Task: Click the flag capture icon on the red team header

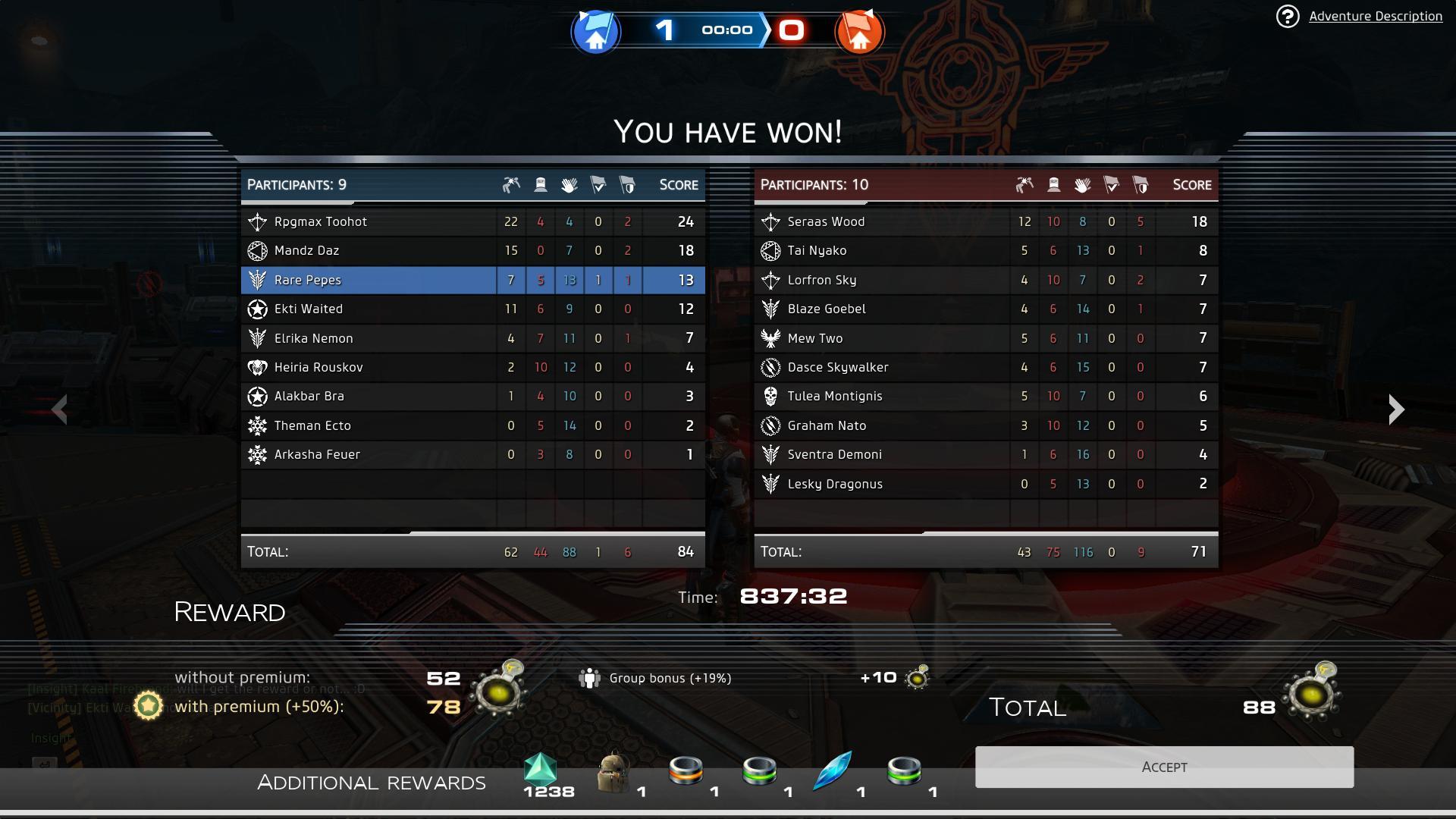Action: pos(1112,184)
